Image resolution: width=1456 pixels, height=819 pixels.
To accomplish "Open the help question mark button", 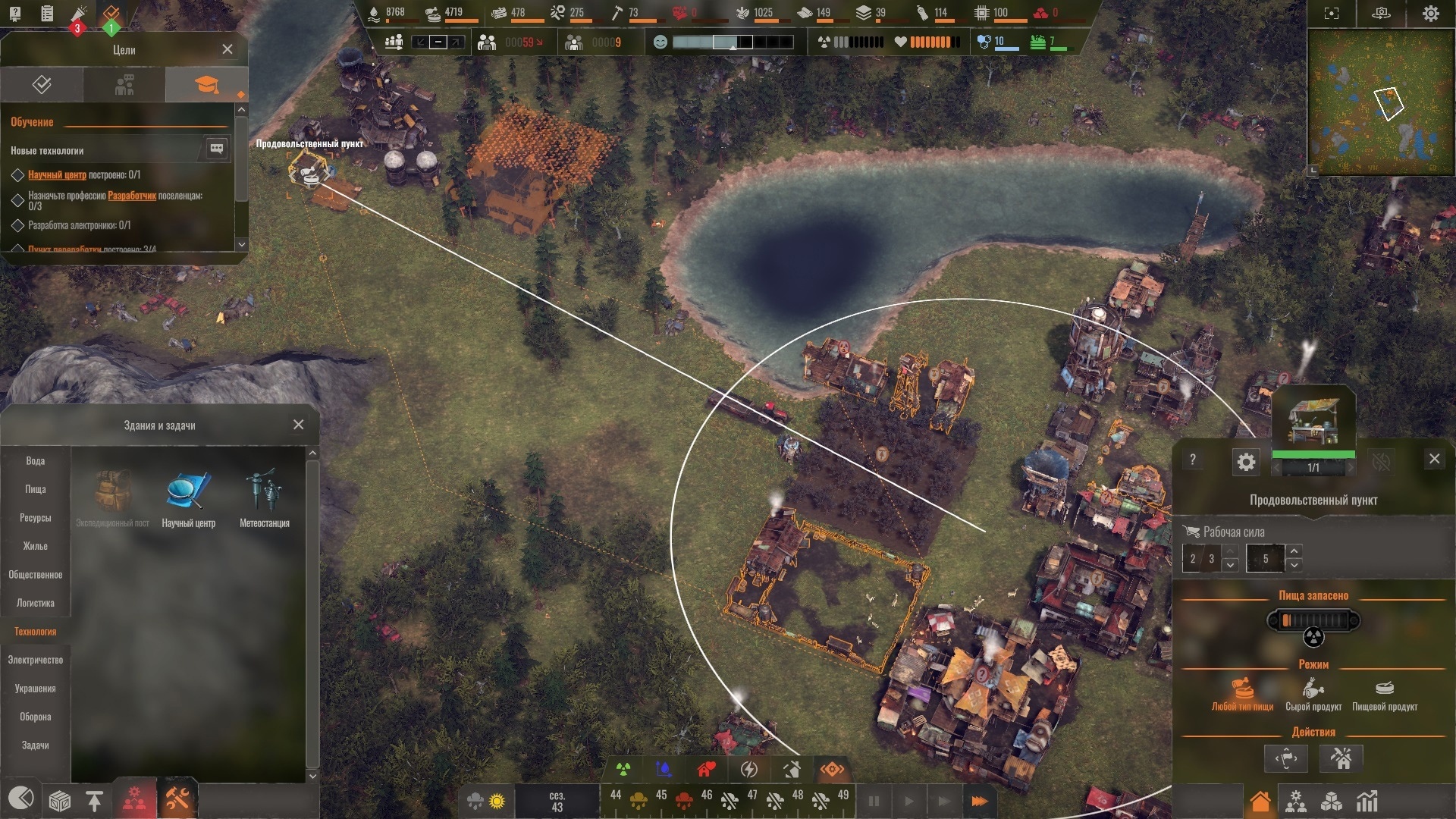I will (1193, 460).
